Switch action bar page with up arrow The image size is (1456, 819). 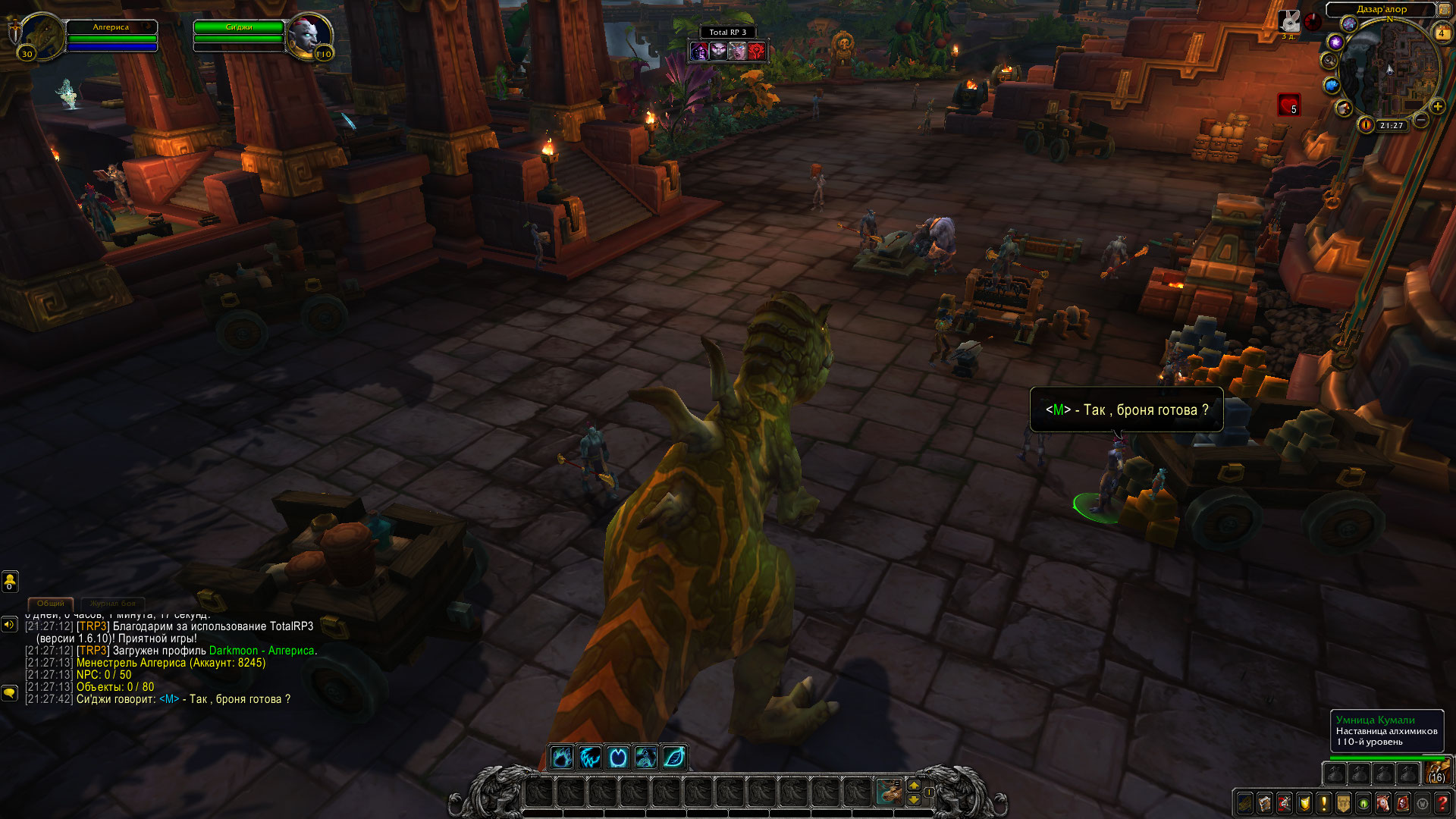click(x=914, y=785)
